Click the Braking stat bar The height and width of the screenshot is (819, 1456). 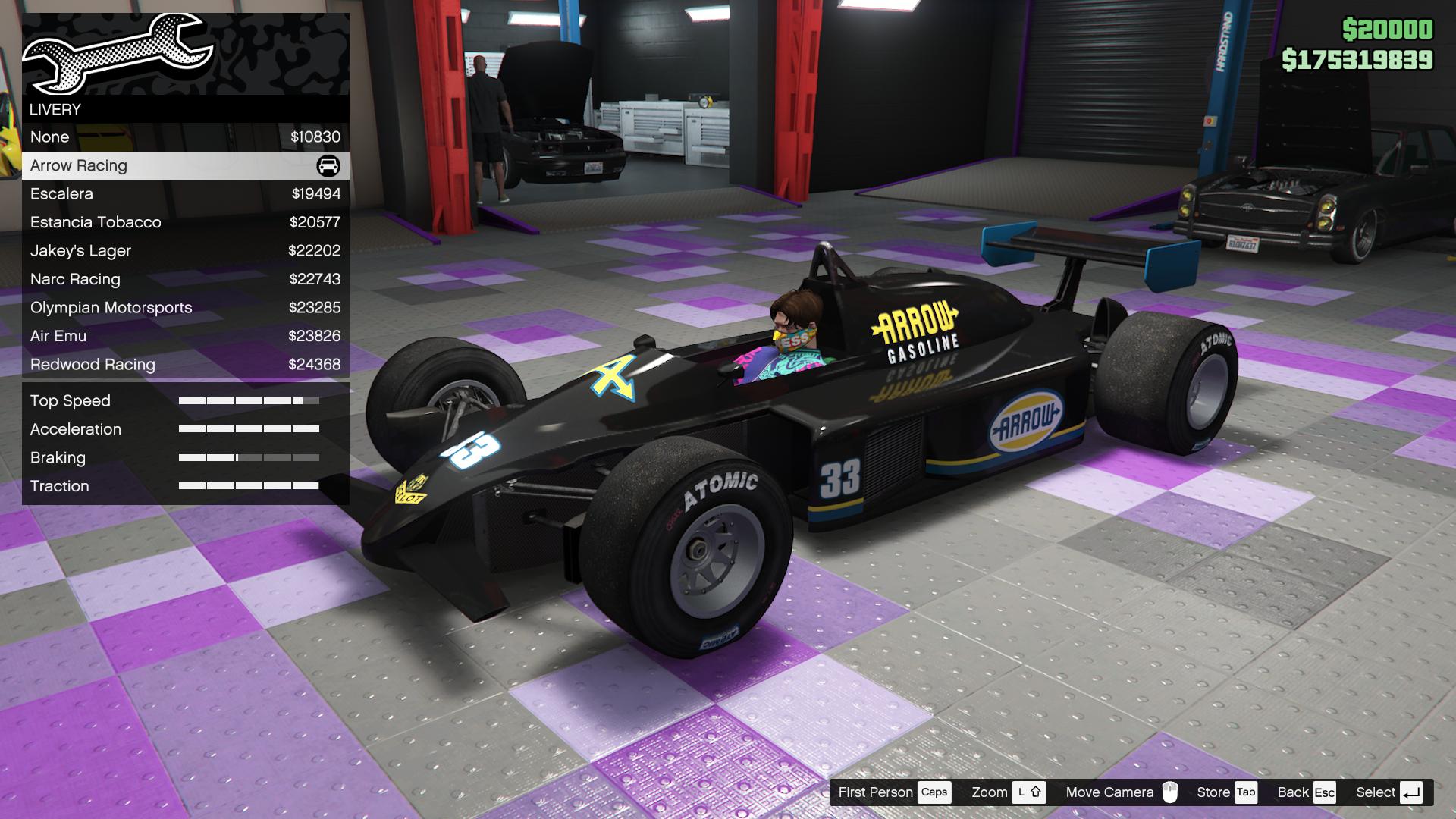tap(249, 457)
